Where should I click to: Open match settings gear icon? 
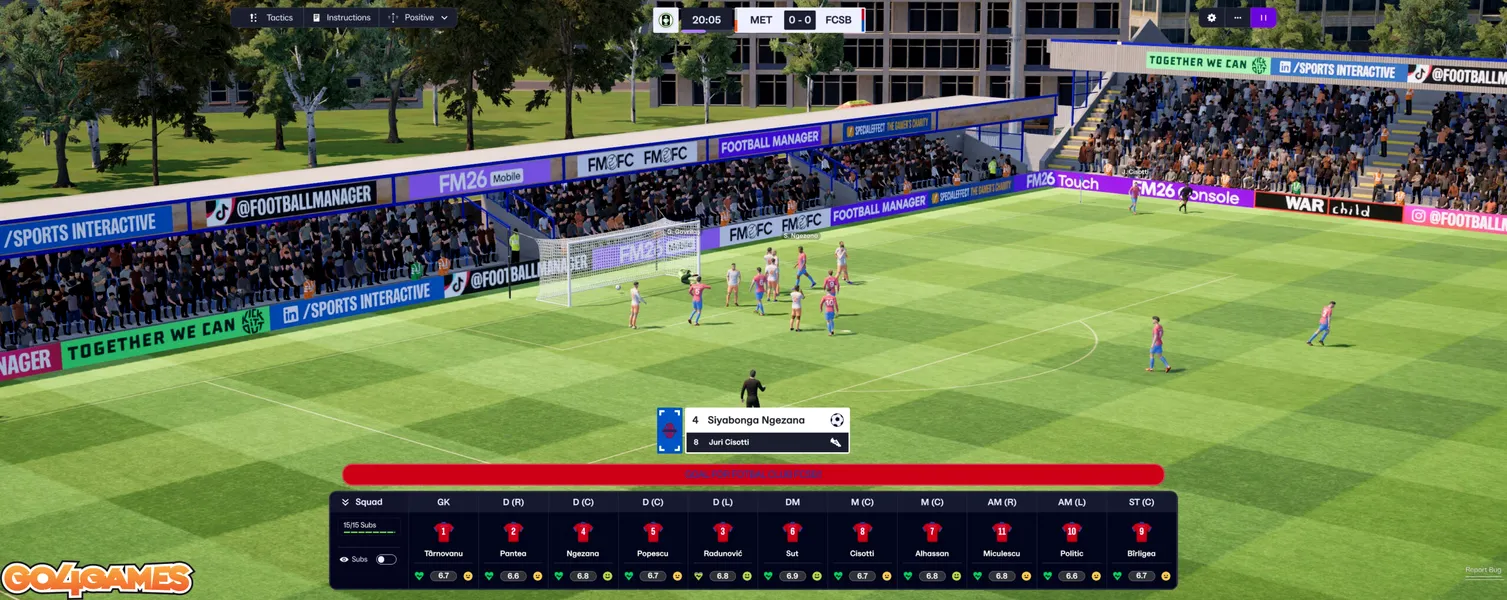pyautogui.click(x=1212, y=18)
